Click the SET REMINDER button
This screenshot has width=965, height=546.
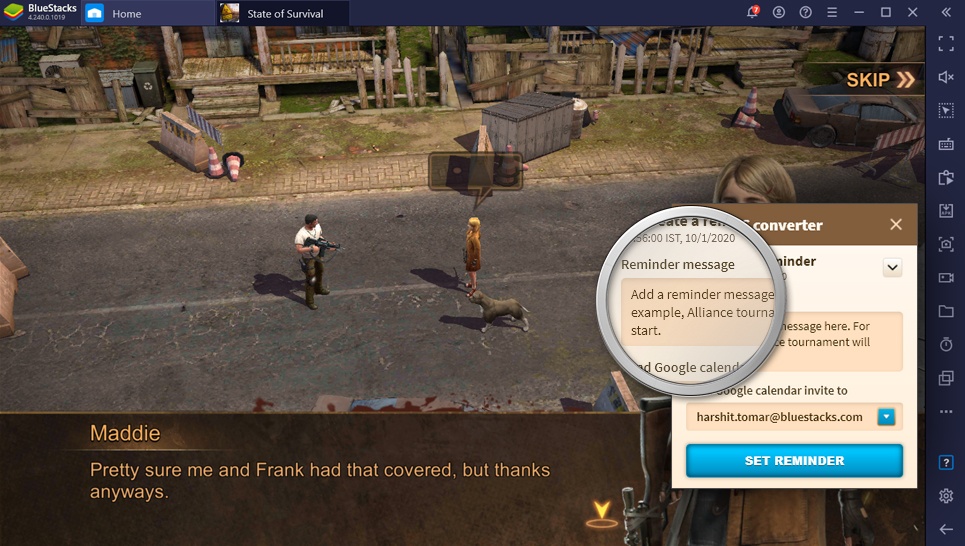794,461
